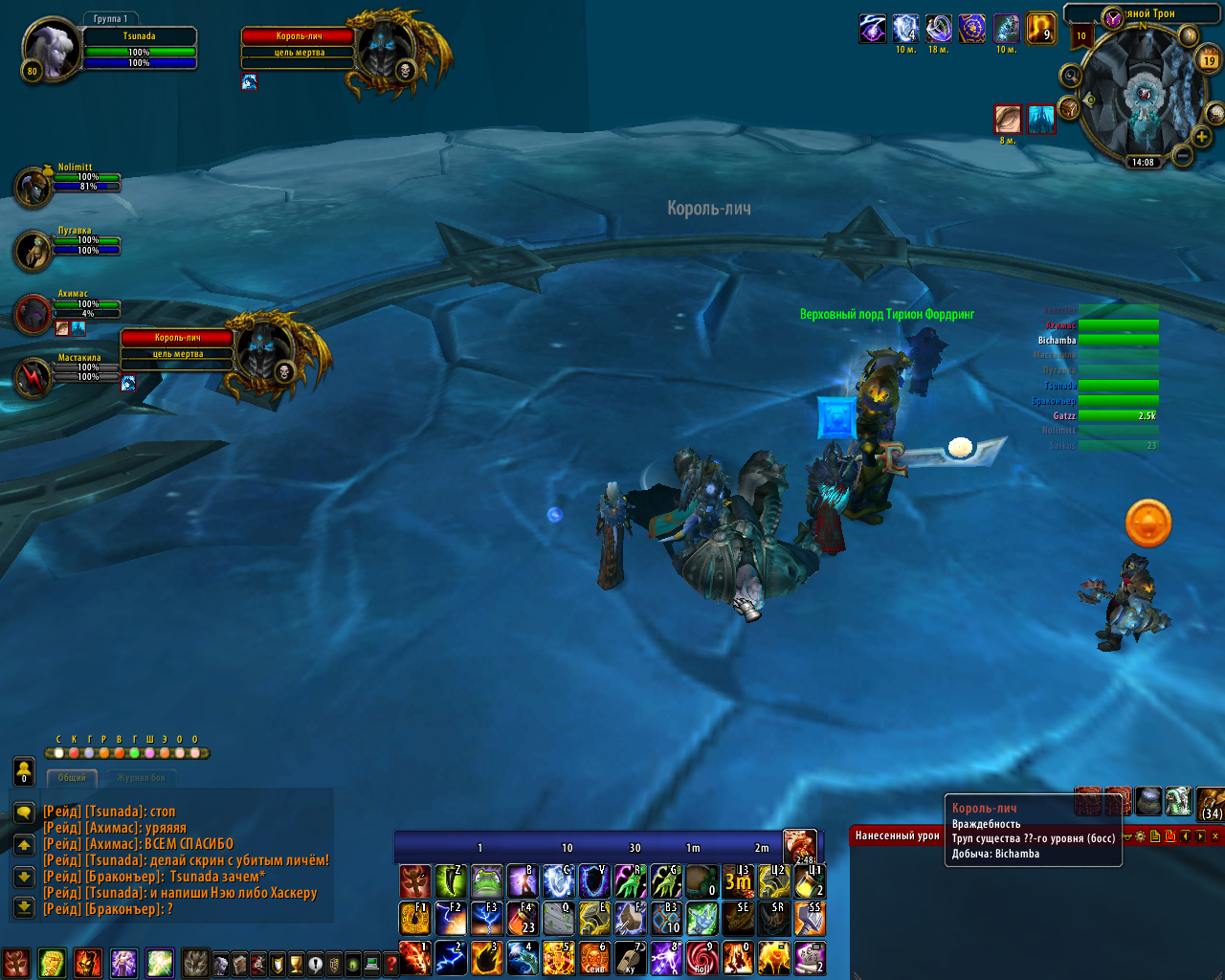Select party member Nolimitt's portrait

pos(33,188)
